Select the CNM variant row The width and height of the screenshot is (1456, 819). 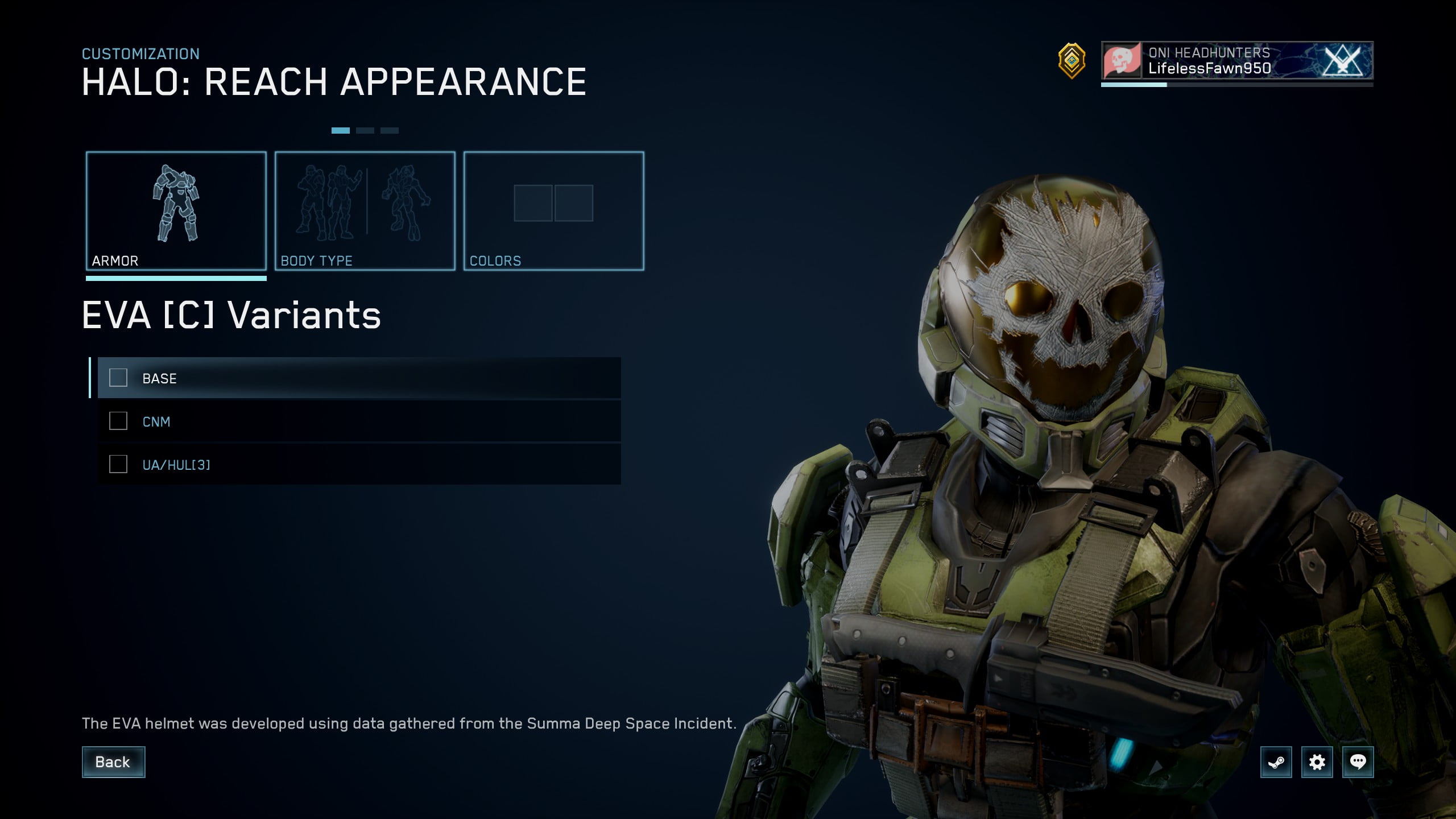tap(358, 421)
